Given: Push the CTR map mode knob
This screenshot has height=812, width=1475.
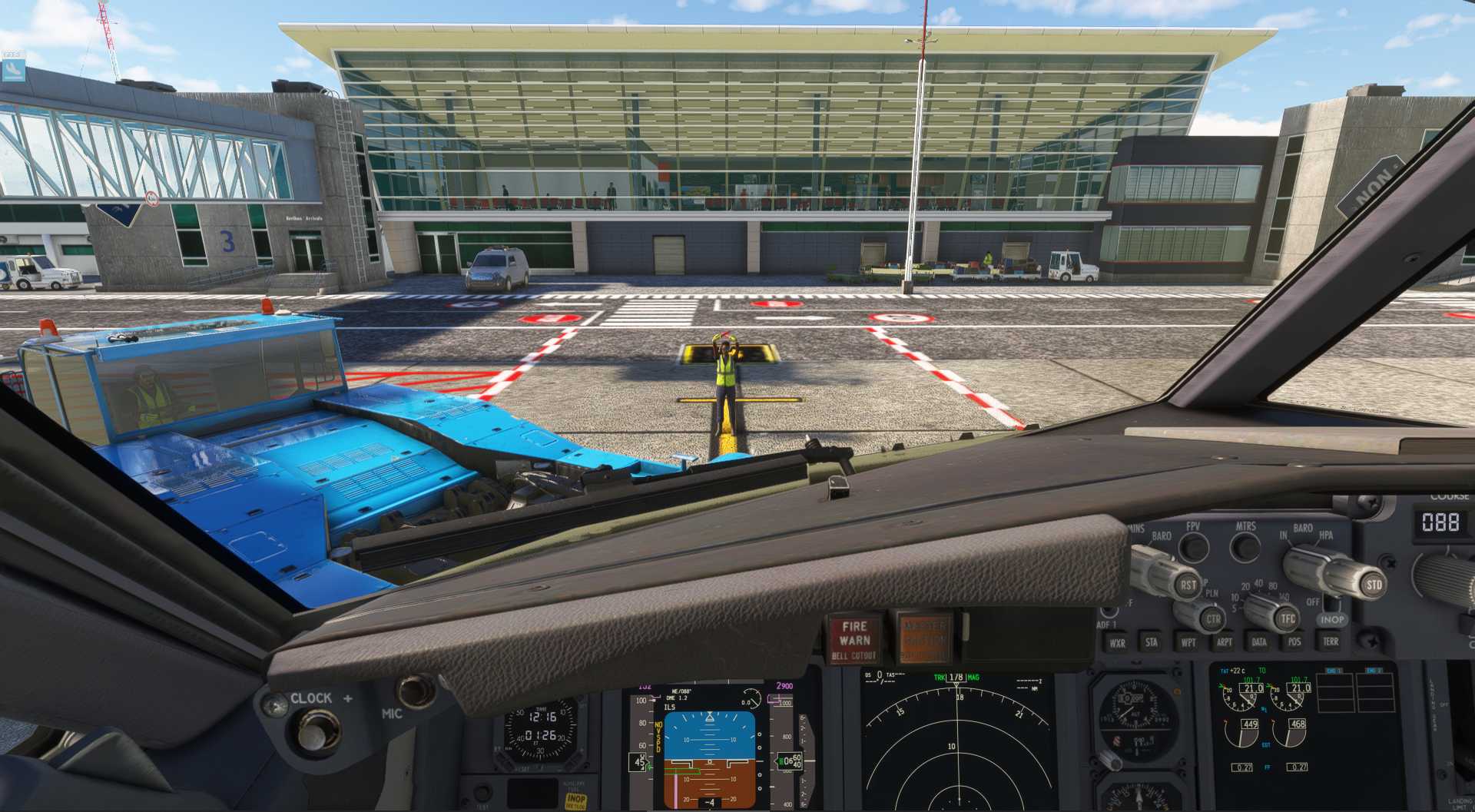Looking at the screenshot, I should point(1212,618).
